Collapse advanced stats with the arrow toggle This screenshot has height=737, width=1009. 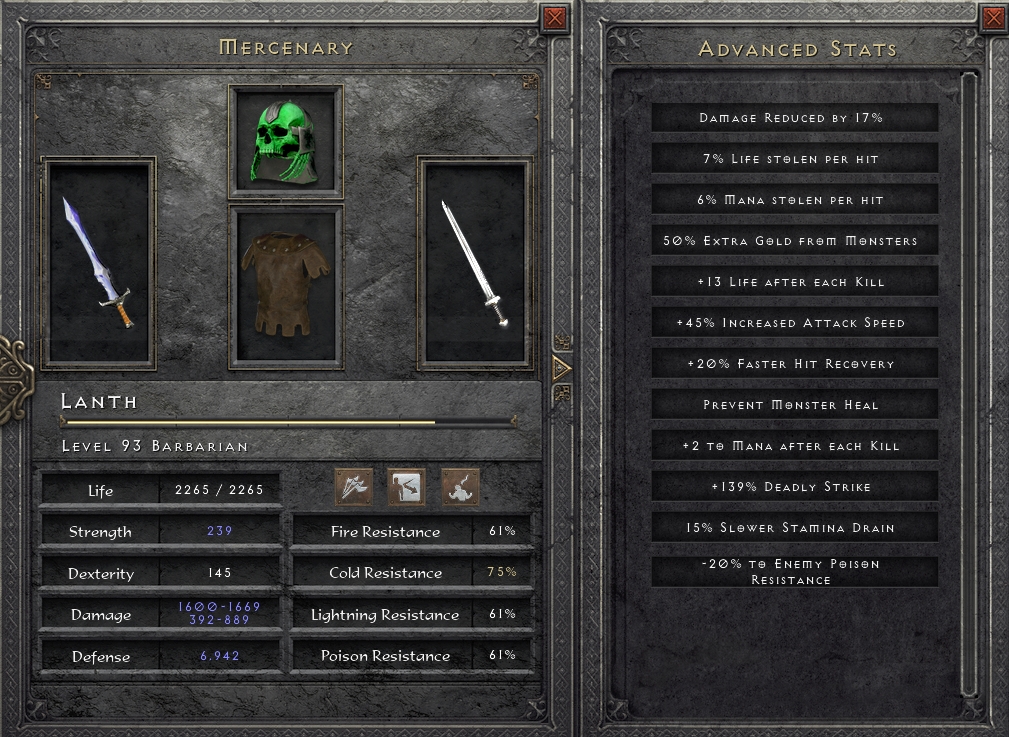(x=561, y=368)
